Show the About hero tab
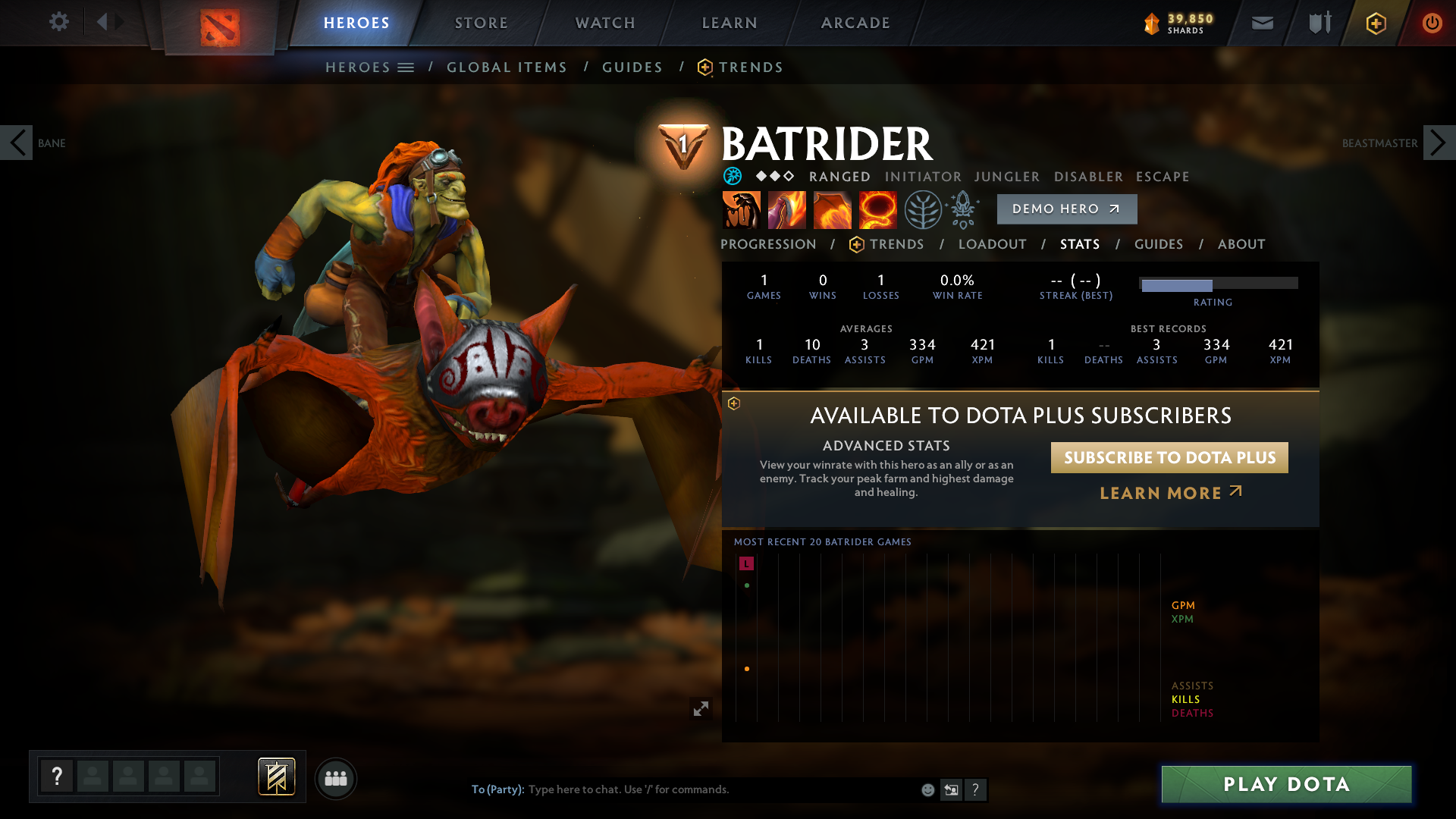This screenshot has width=1456, height=819. 1241,244
